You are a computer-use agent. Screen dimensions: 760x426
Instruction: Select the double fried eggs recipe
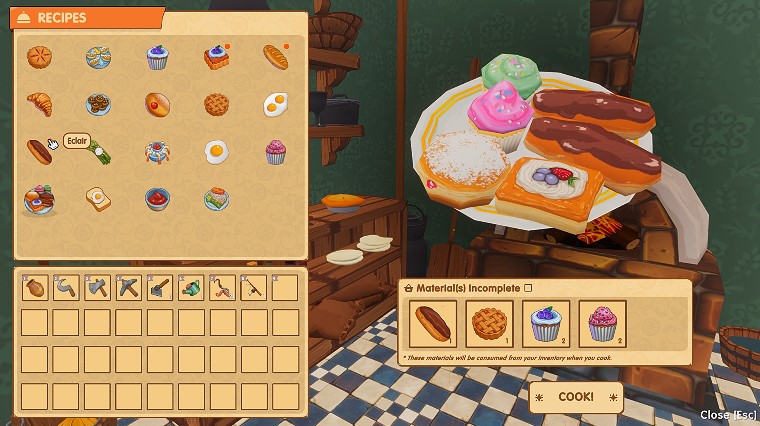coord(276,104)
